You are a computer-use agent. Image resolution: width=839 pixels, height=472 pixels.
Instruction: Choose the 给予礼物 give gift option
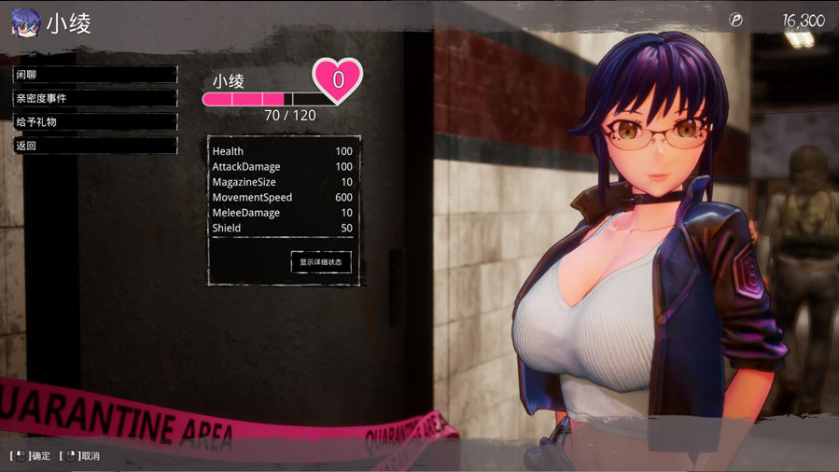click(x=94, y=122)
